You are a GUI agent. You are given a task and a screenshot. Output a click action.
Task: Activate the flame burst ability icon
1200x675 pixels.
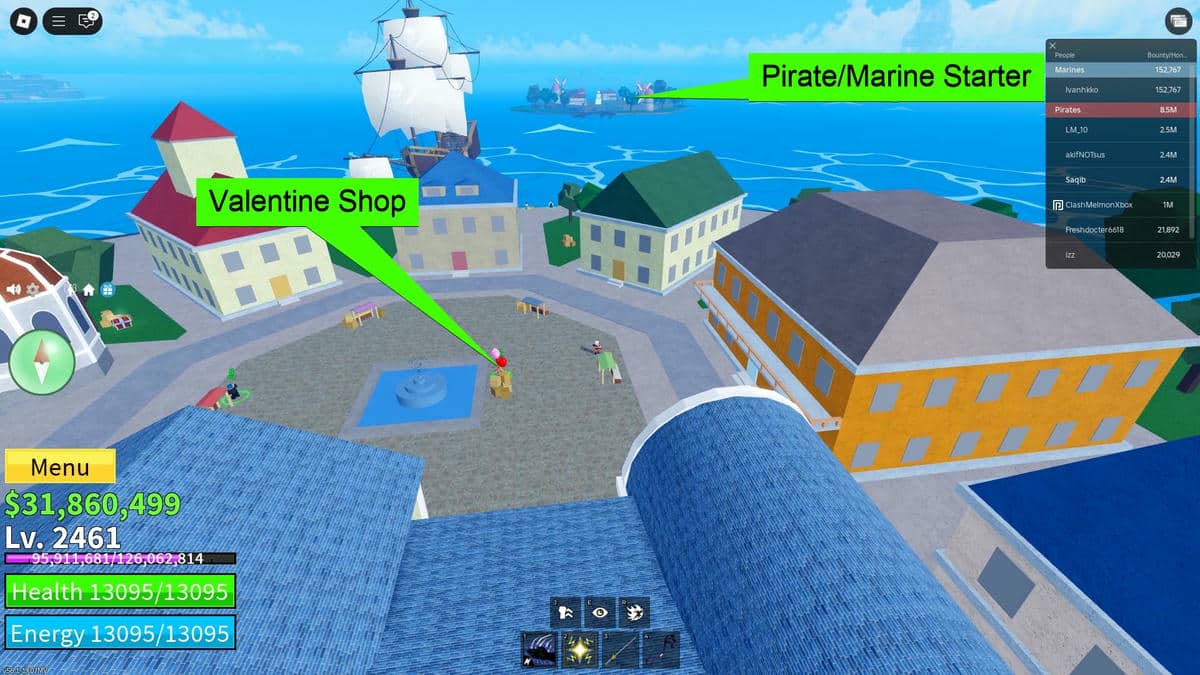634,612
